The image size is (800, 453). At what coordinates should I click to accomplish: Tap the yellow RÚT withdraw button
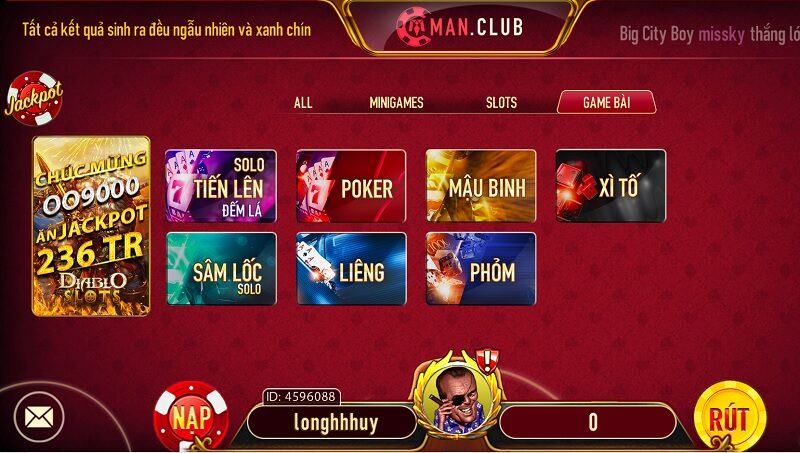point(729,418)
